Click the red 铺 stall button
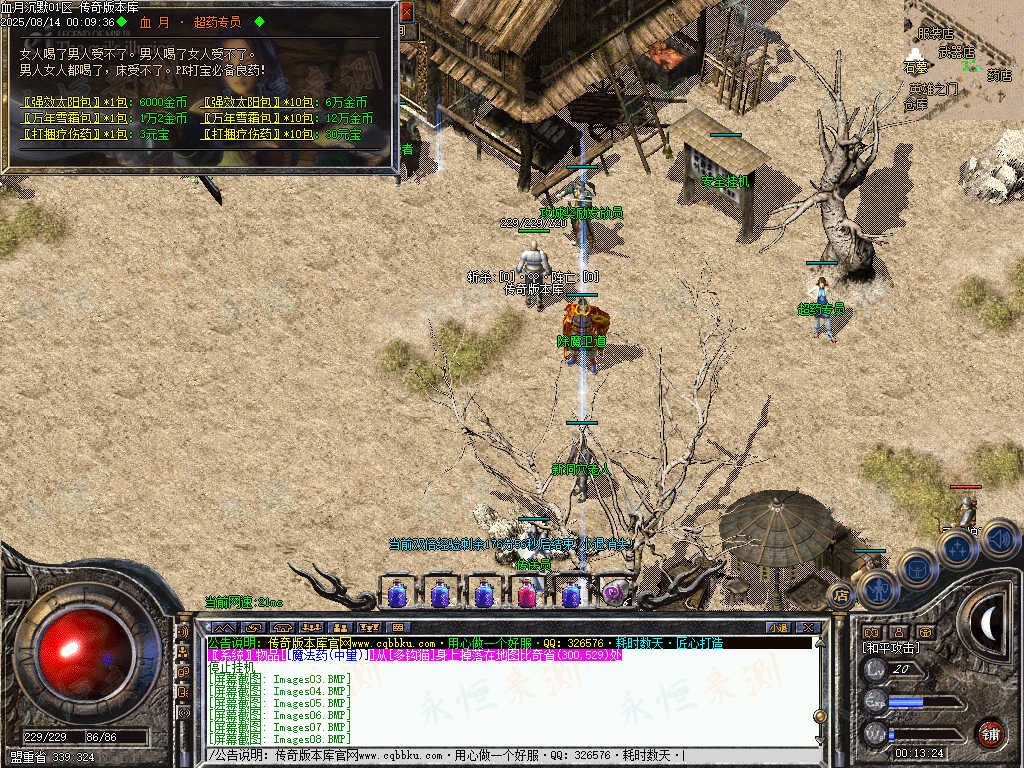The width and height of the screenshot is (1024, 768). point(990,733)
